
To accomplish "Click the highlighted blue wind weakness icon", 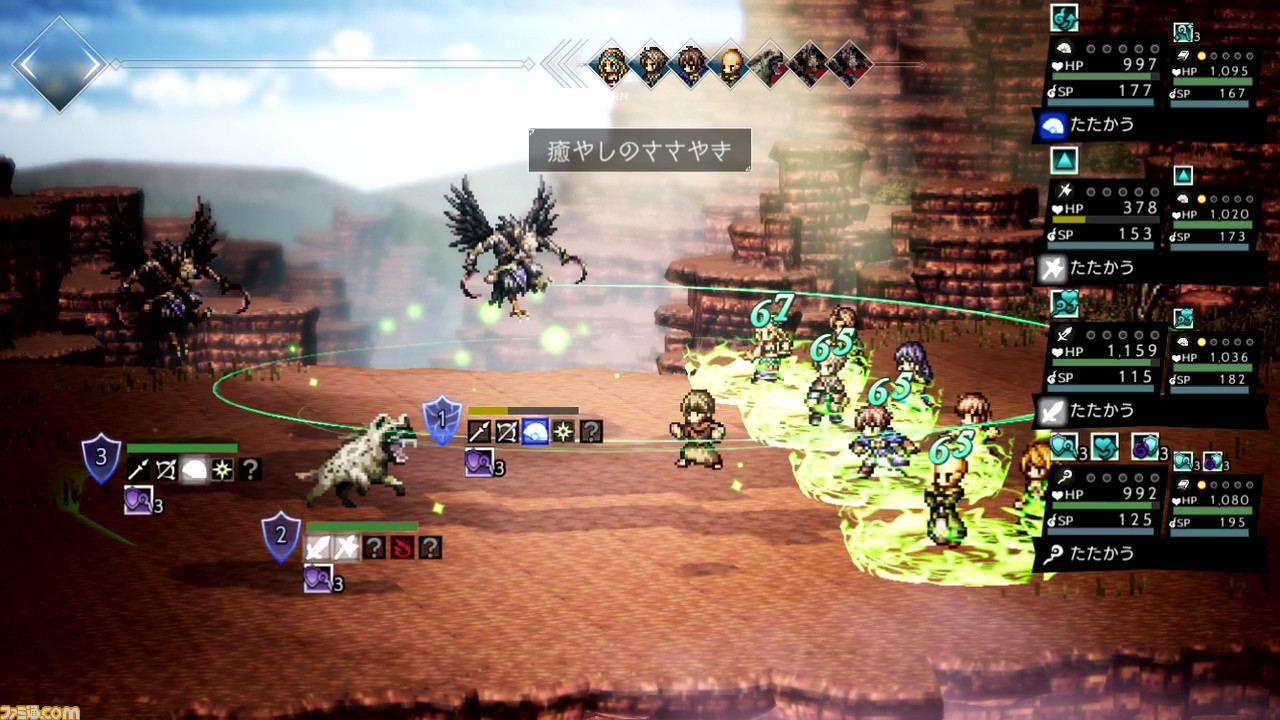I will [535, 431].
